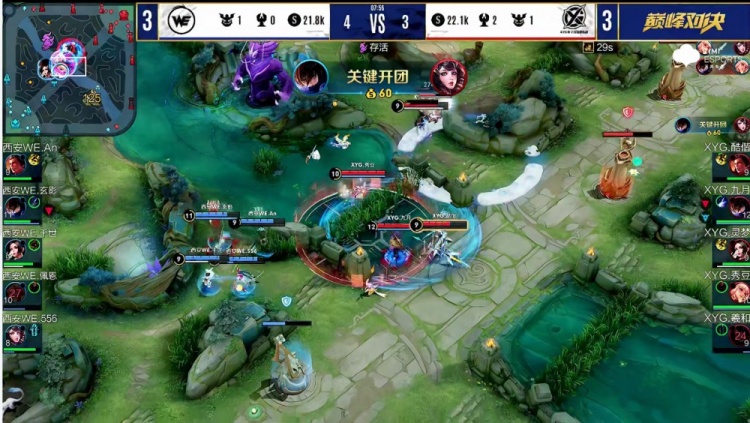Choose the XYG.秀豆 hero portrait

coord(738,292)
